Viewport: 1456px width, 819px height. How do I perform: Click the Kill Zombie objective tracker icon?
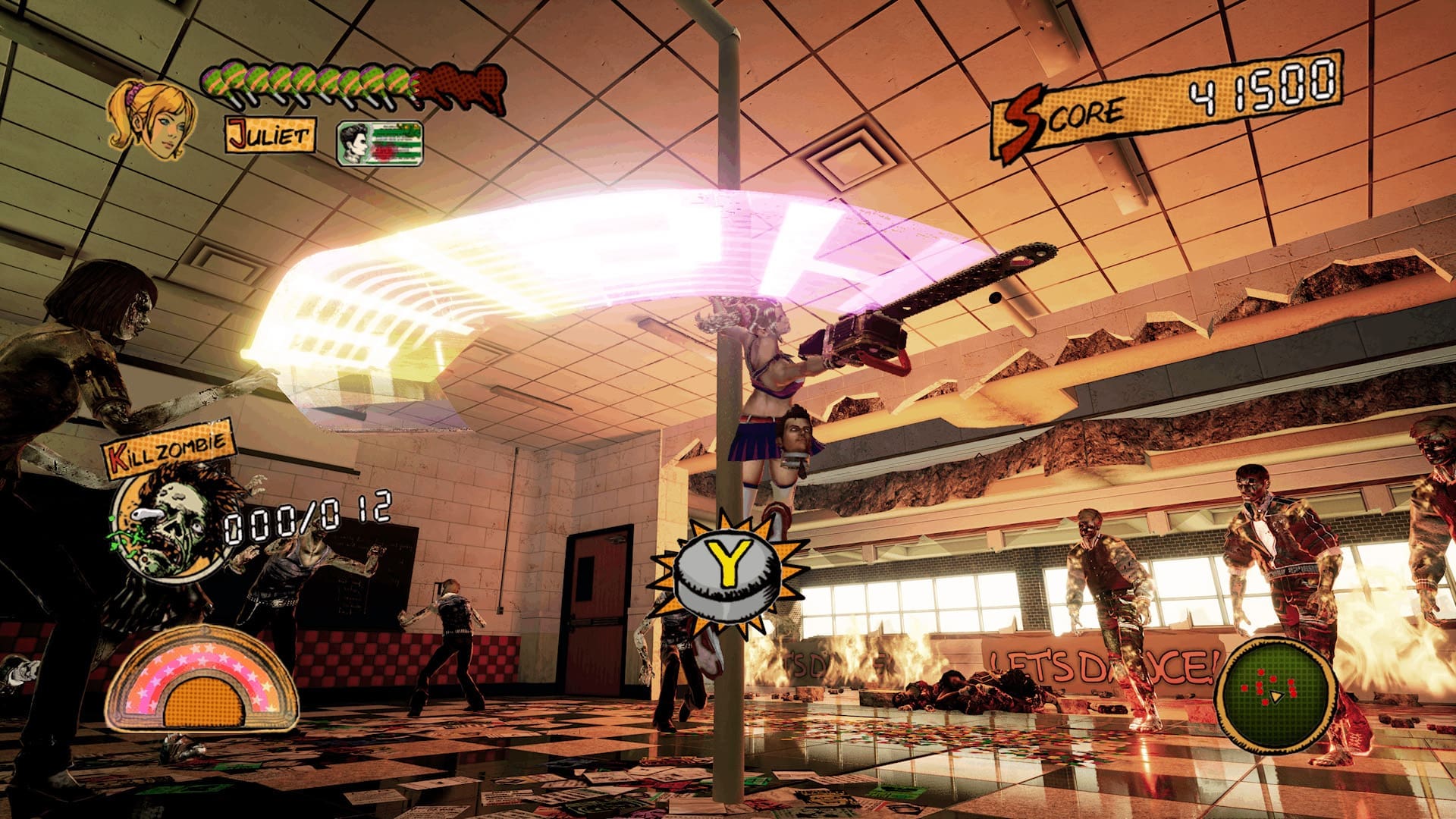[171, 522]
